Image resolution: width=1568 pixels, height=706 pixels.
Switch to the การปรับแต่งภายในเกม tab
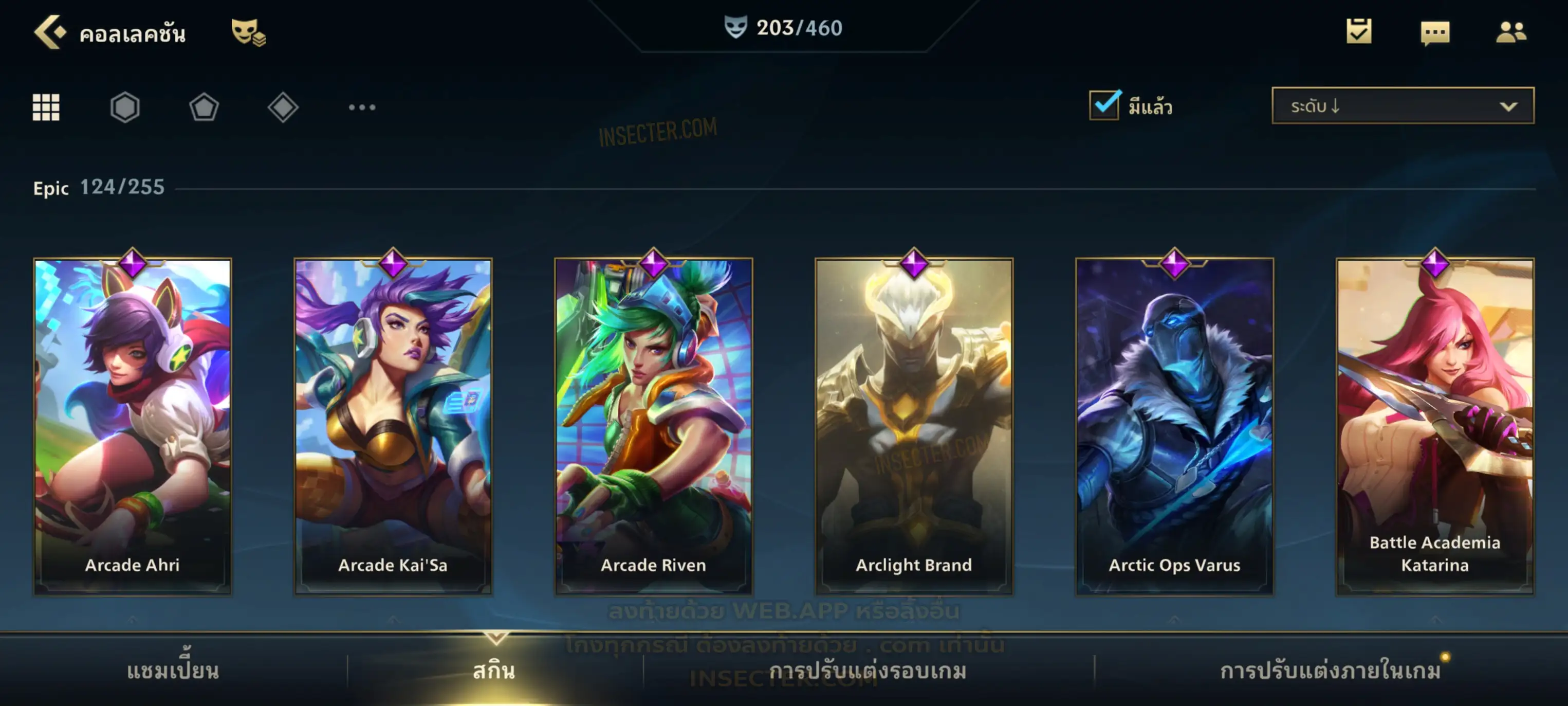1331,671
